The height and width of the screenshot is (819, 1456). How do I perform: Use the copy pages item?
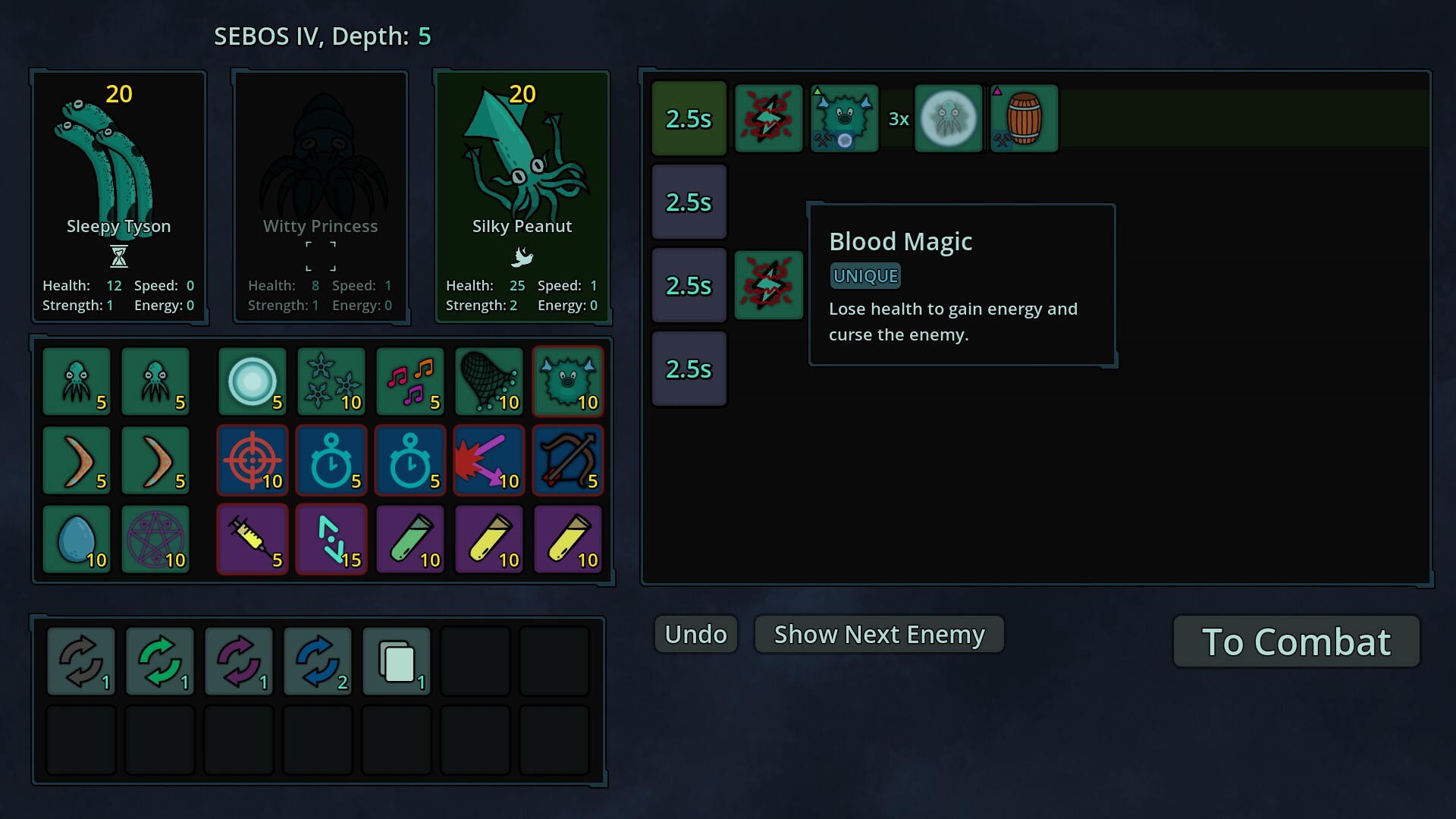pos(397,661)
